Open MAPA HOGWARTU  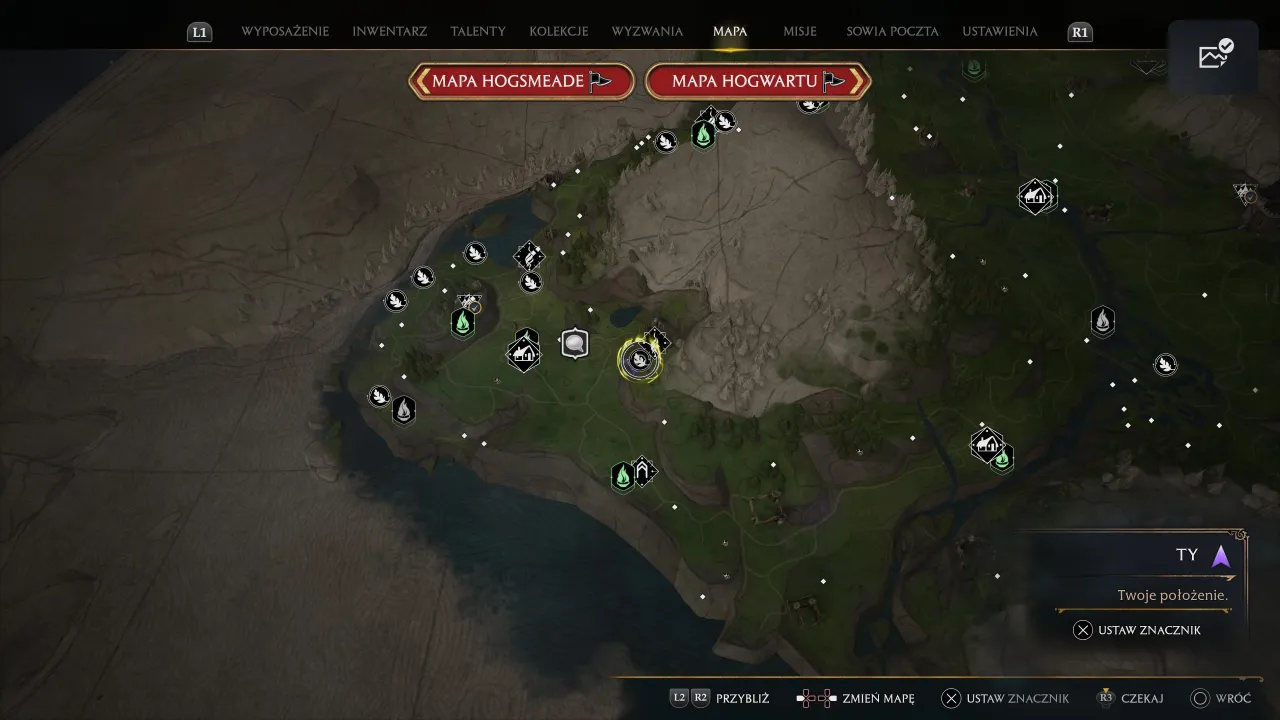coord(758,81)
